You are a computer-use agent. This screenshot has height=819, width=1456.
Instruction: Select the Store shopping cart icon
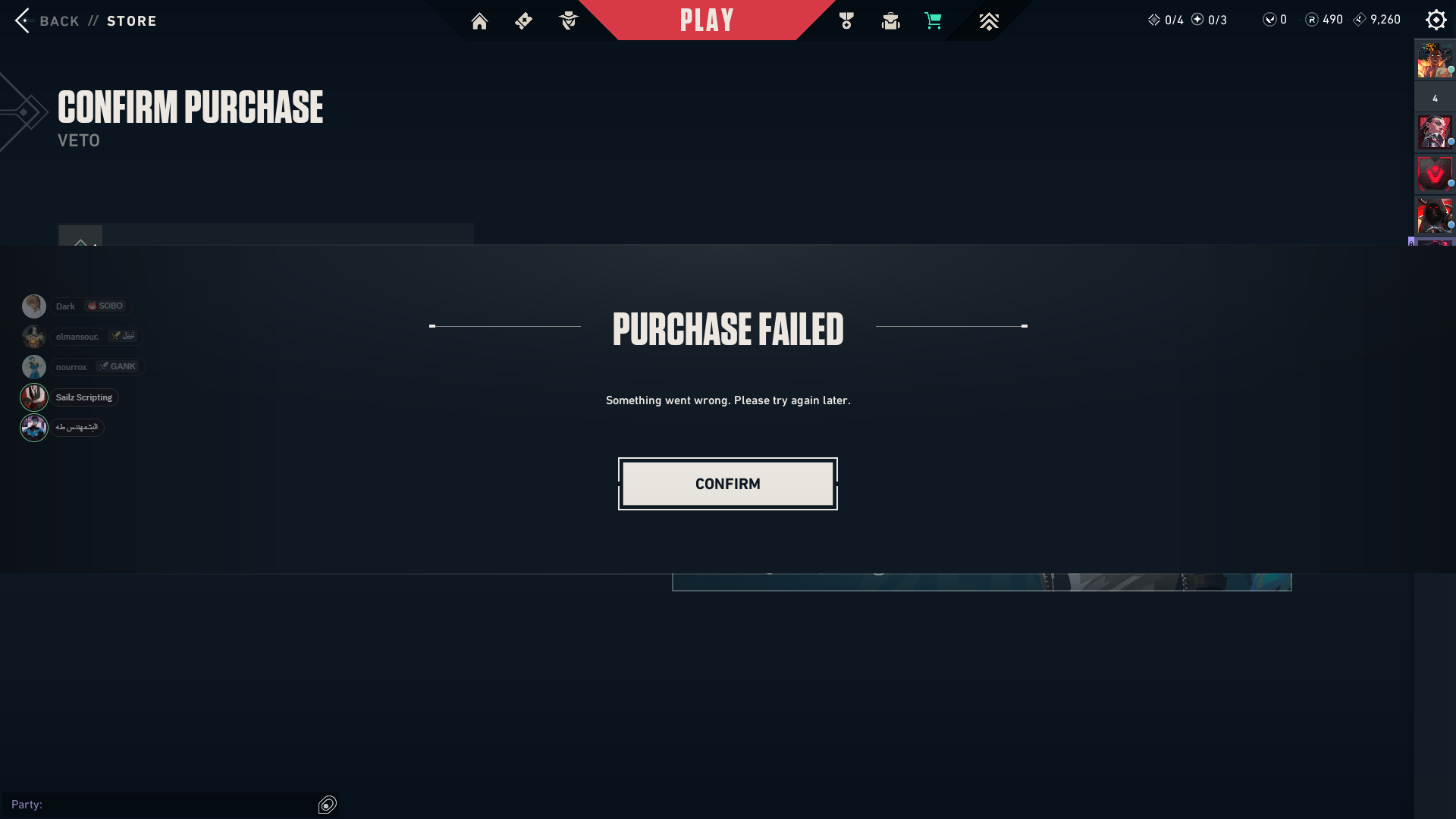(x=933, y=20)
